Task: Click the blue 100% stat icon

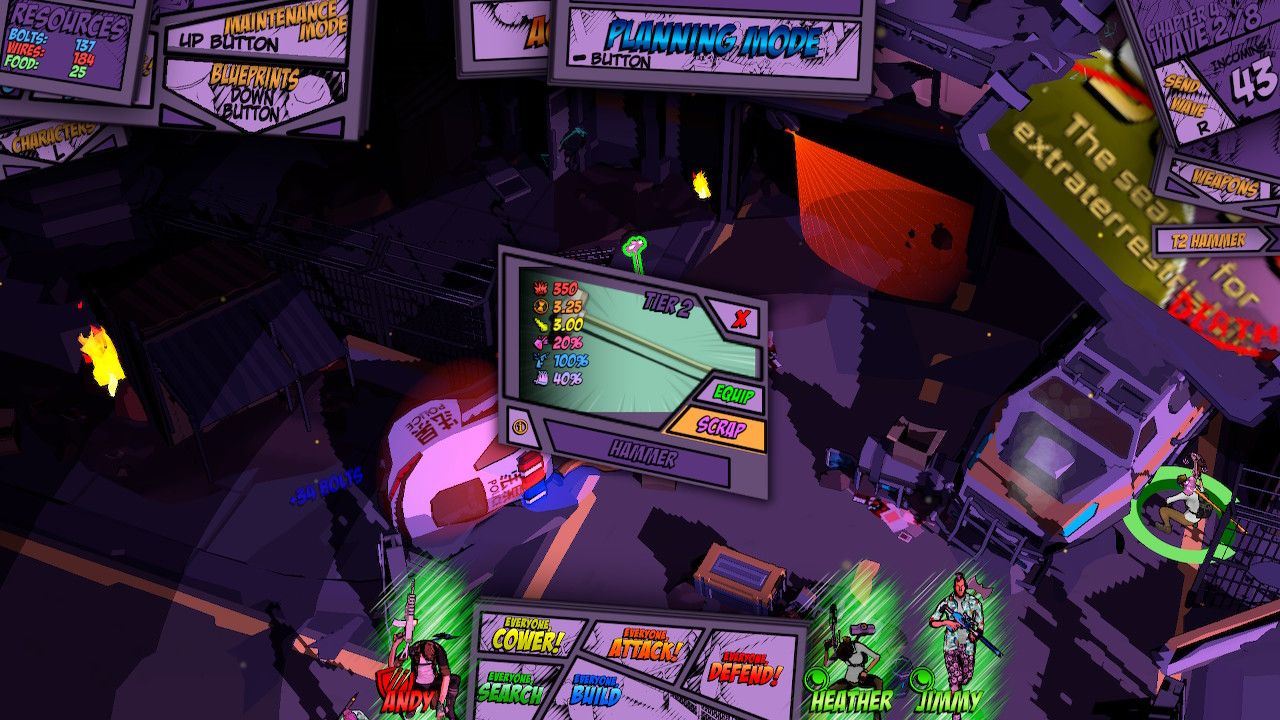Action: point(541,360)
